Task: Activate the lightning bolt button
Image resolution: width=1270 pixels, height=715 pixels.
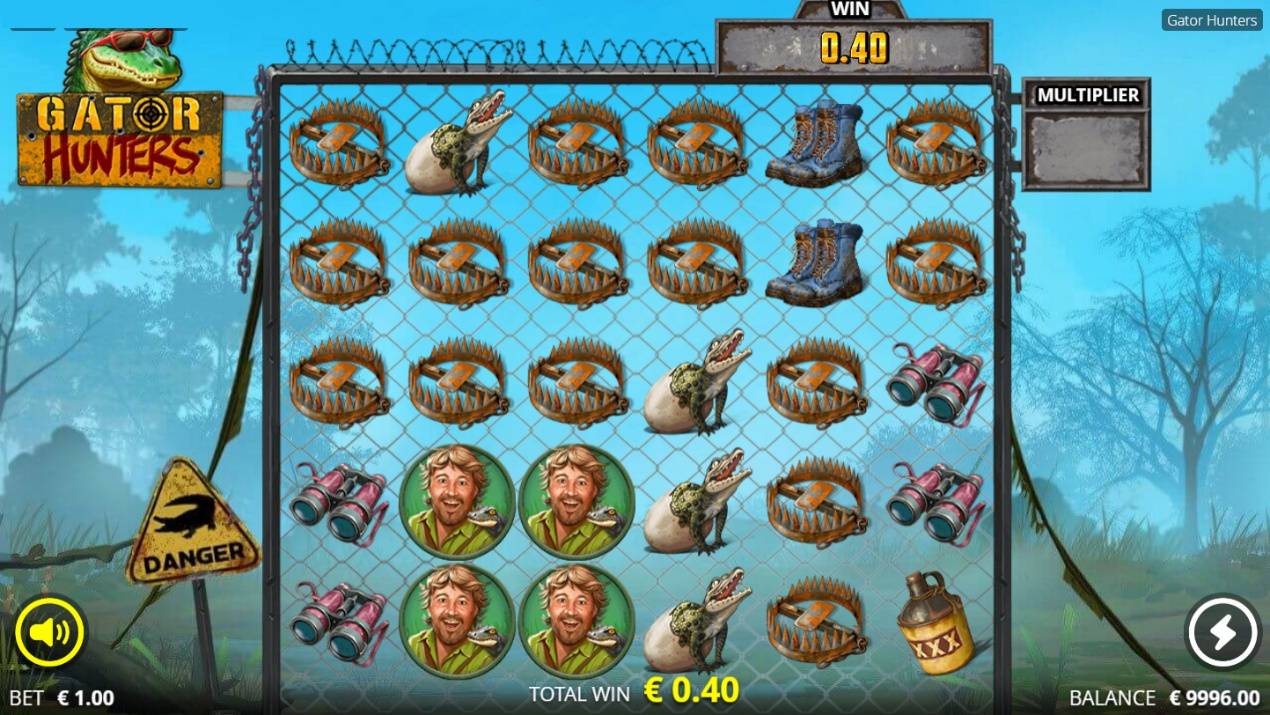Action: [x=1222, y=632]
